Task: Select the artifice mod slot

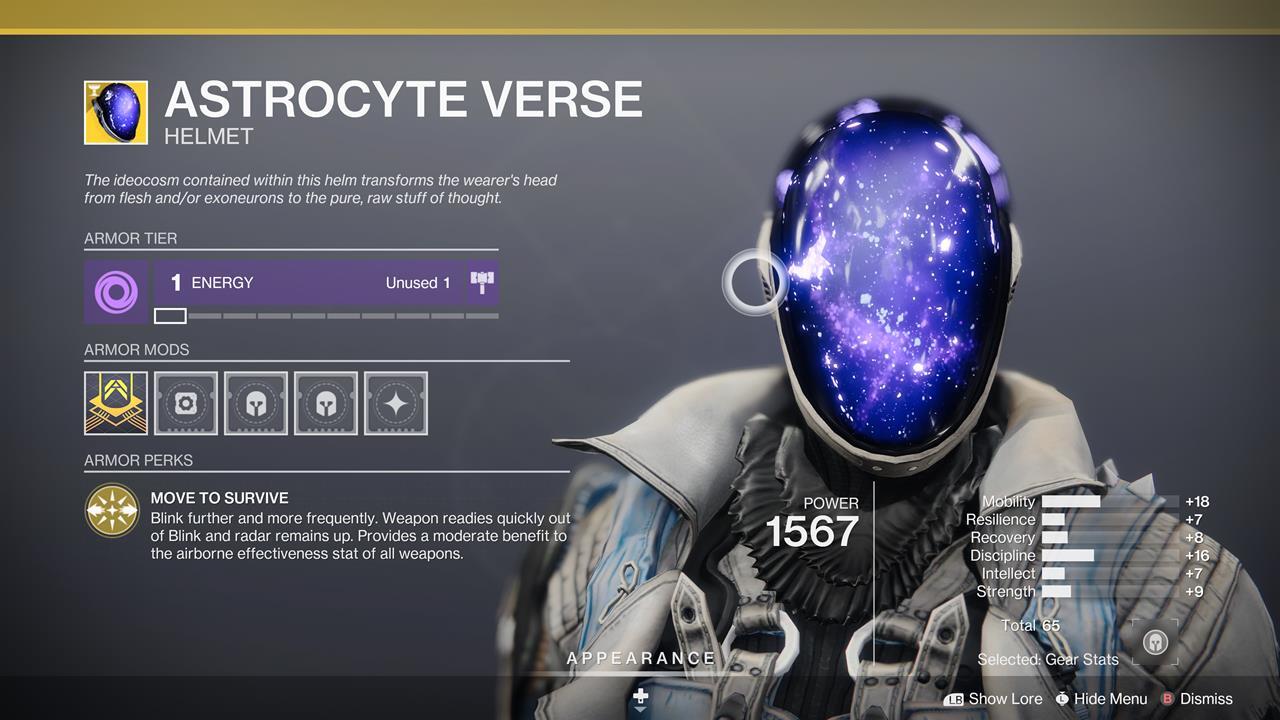Action: click(396, 402)
